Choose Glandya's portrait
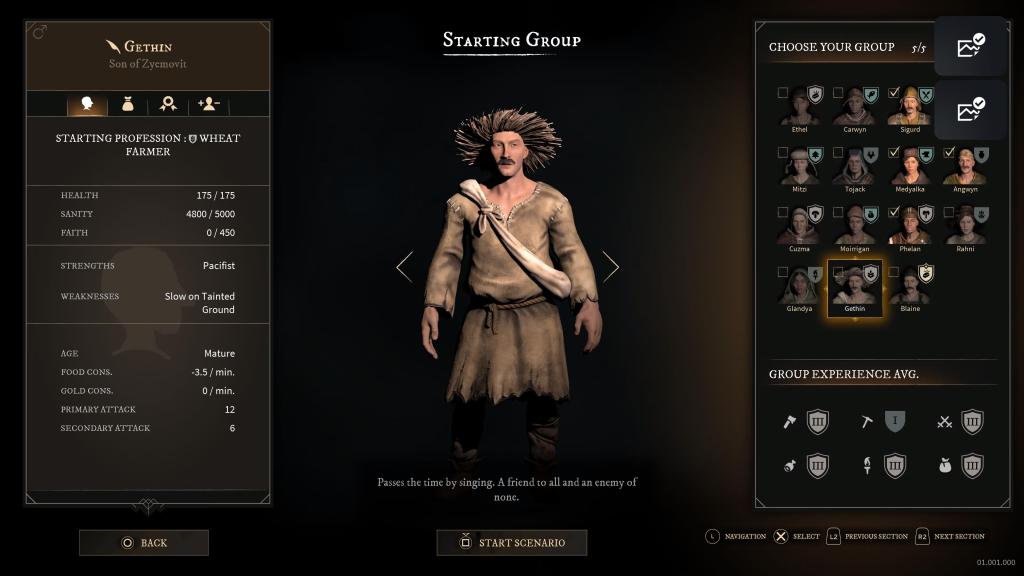The image size is (1024, 576). 800,286
